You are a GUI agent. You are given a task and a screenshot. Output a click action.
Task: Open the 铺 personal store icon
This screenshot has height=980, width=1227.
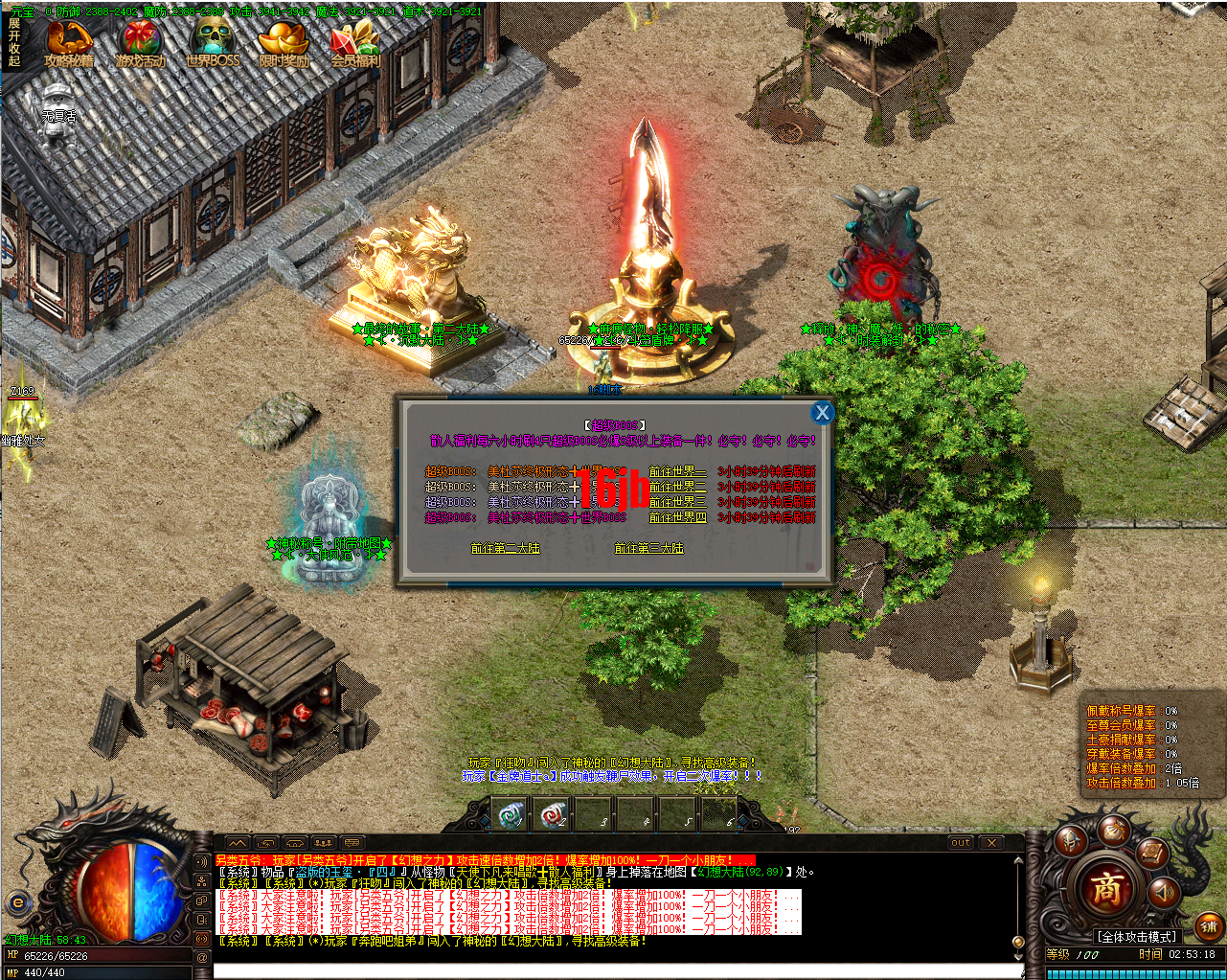click(1208, 925)
